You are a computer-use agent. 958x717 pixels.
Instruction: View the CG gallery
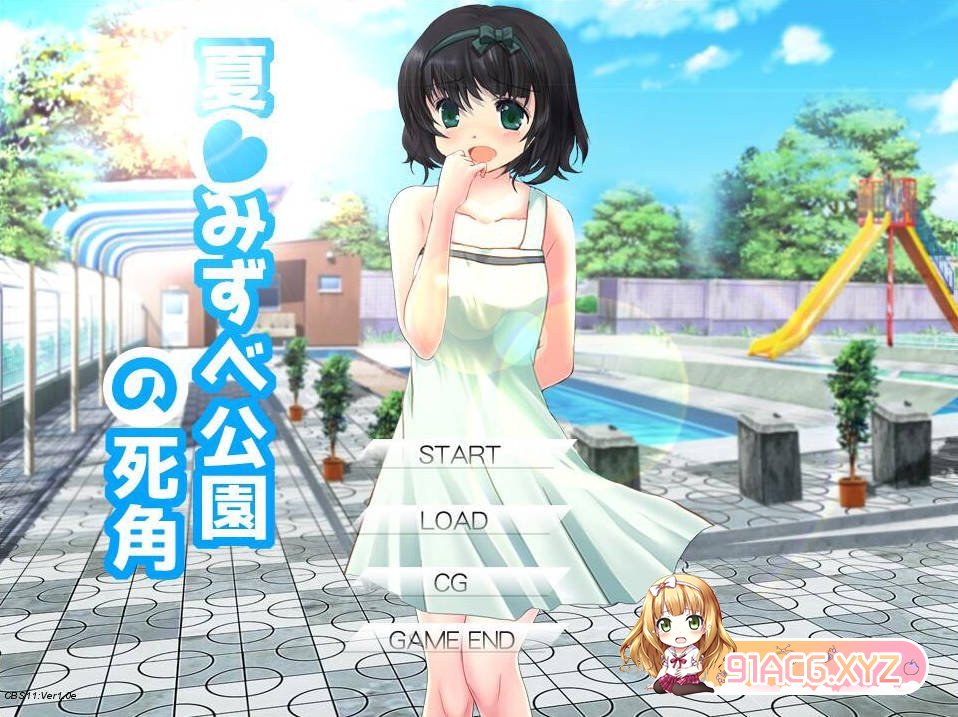pos(451,582)
